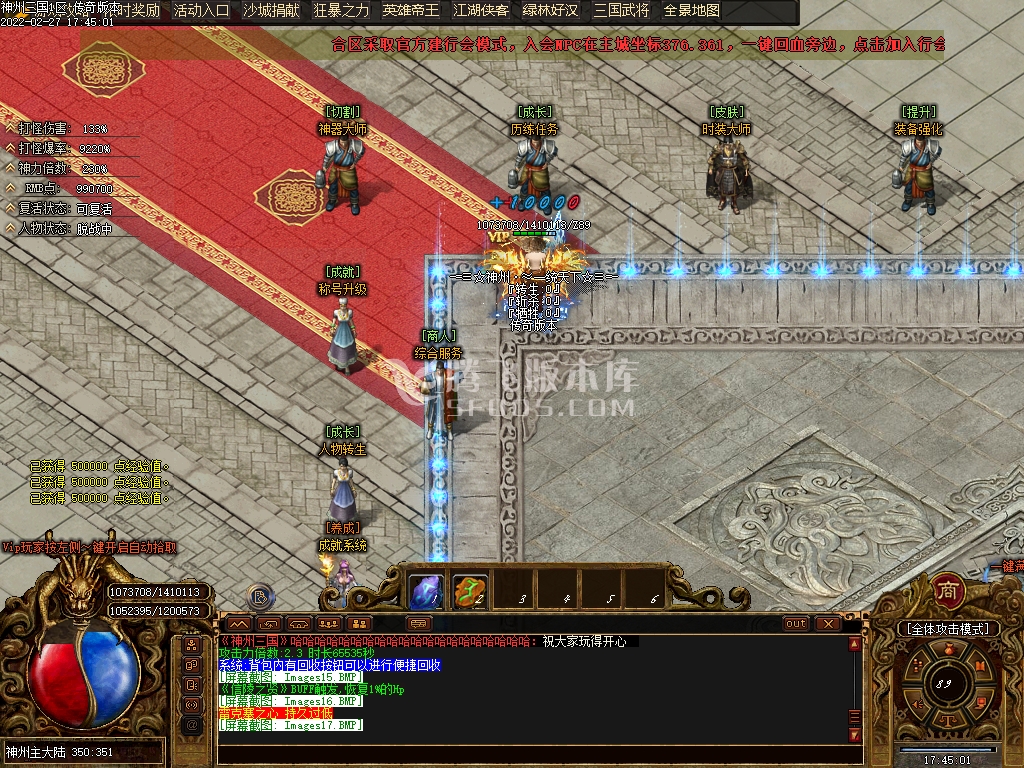Click the chat panel's out button
The height and width of the screenshot is (768, 1024).
796,623
